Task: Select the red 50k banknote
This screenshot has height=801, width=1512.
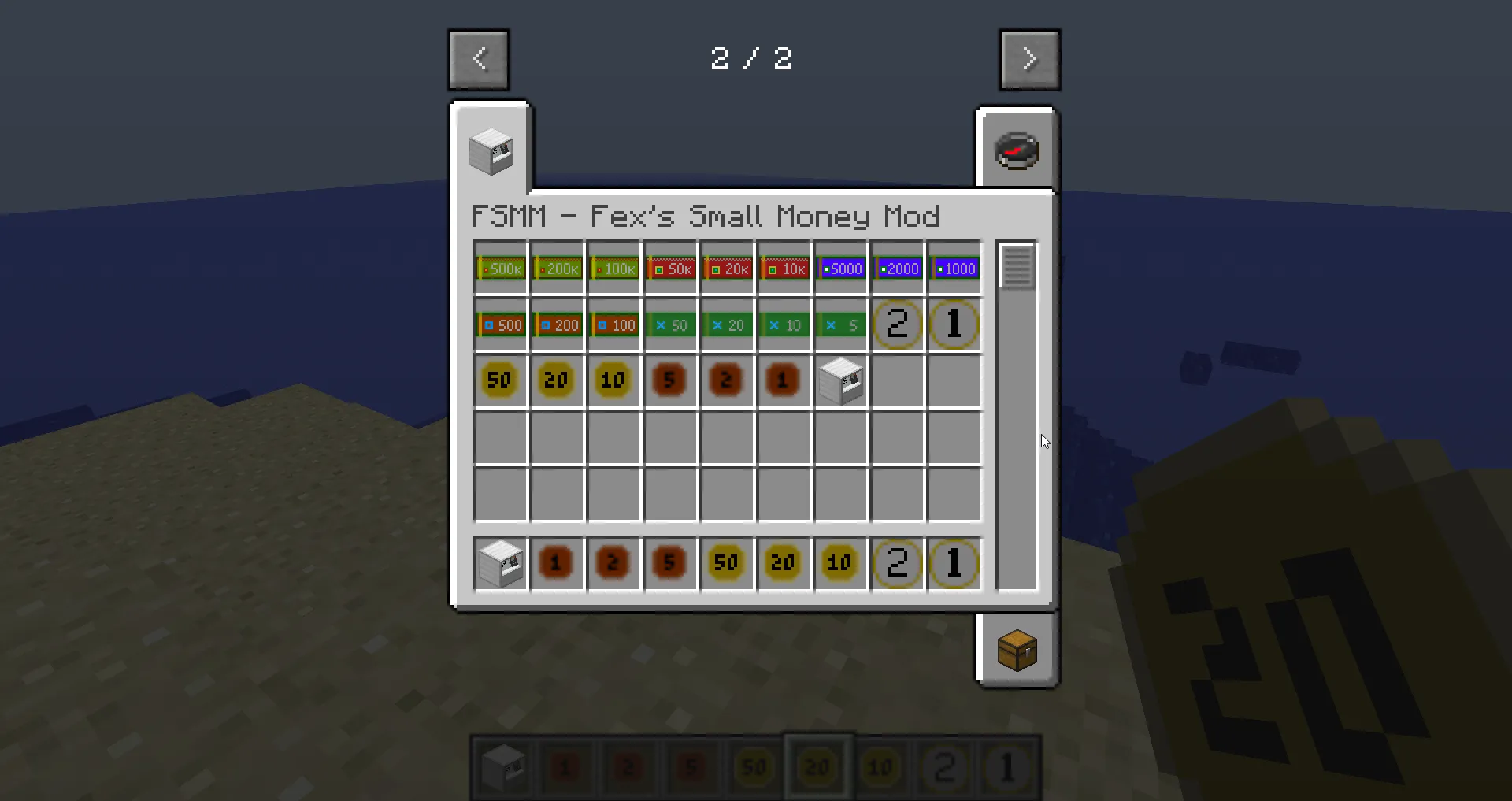Action: 670,268
